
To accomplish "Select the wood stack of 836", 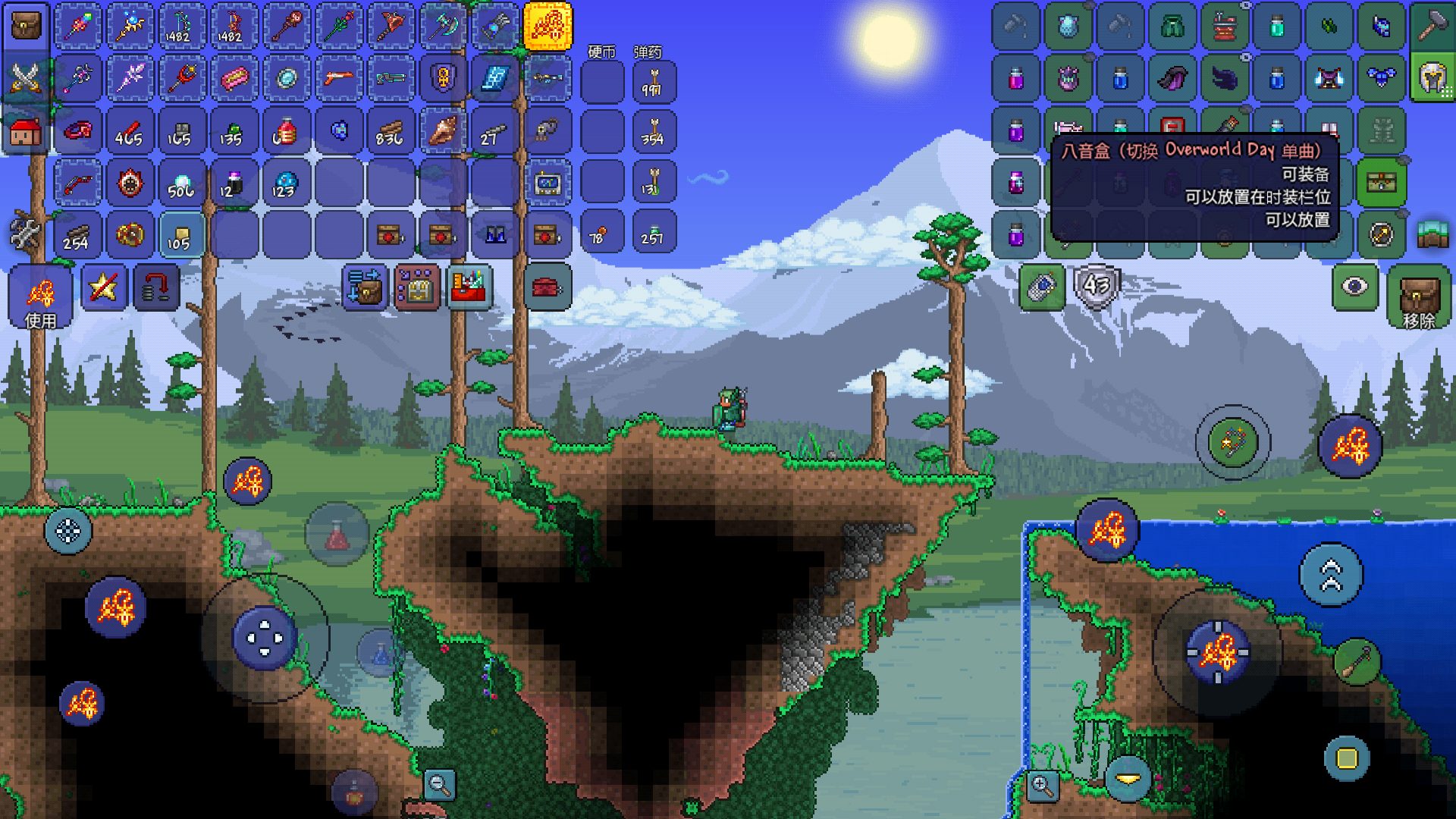I will tap(391, 131).
